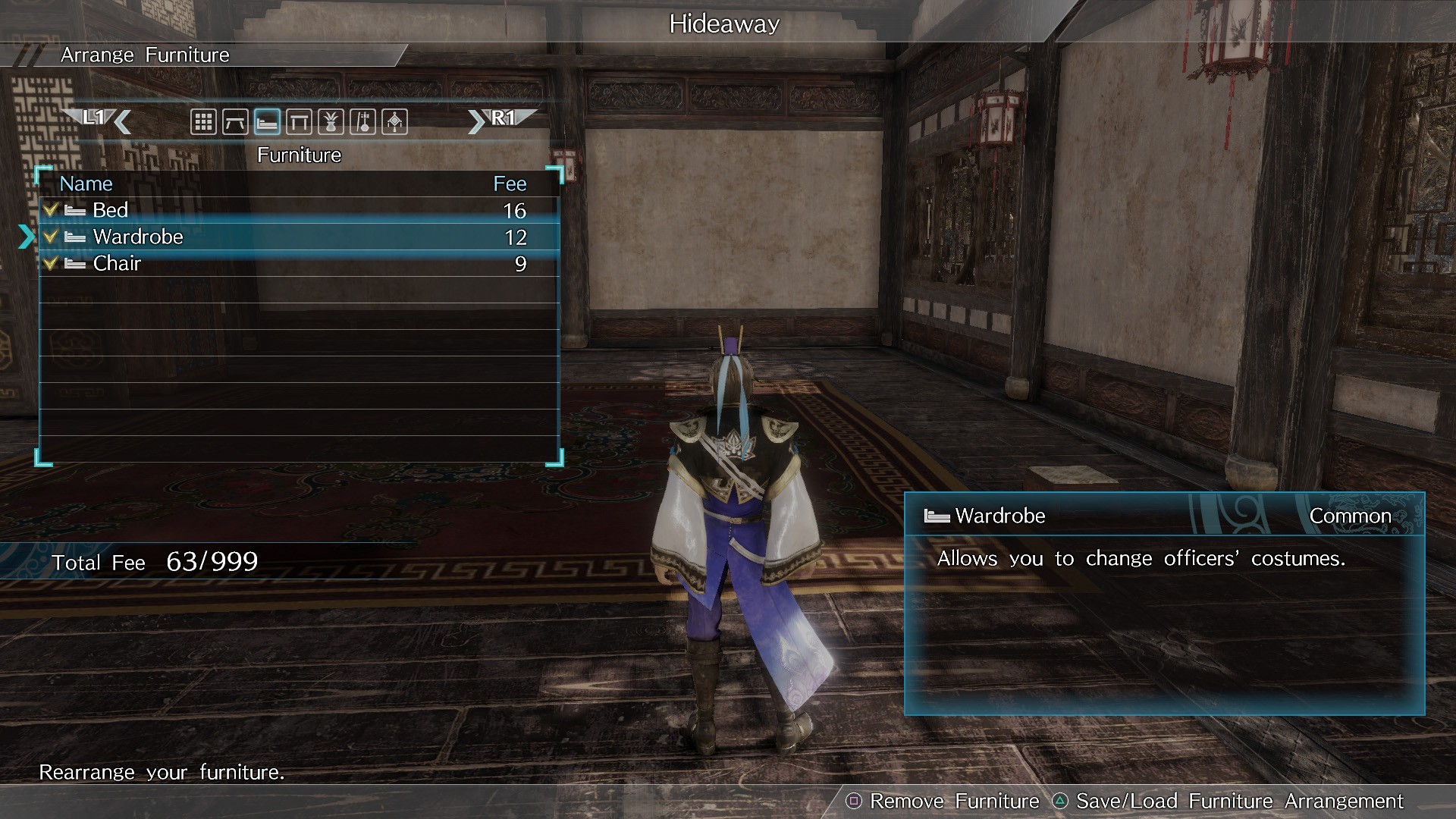Click the Wardrobe item icon in the list
This screenshot has width=1456, height=819.
[74, 237]
